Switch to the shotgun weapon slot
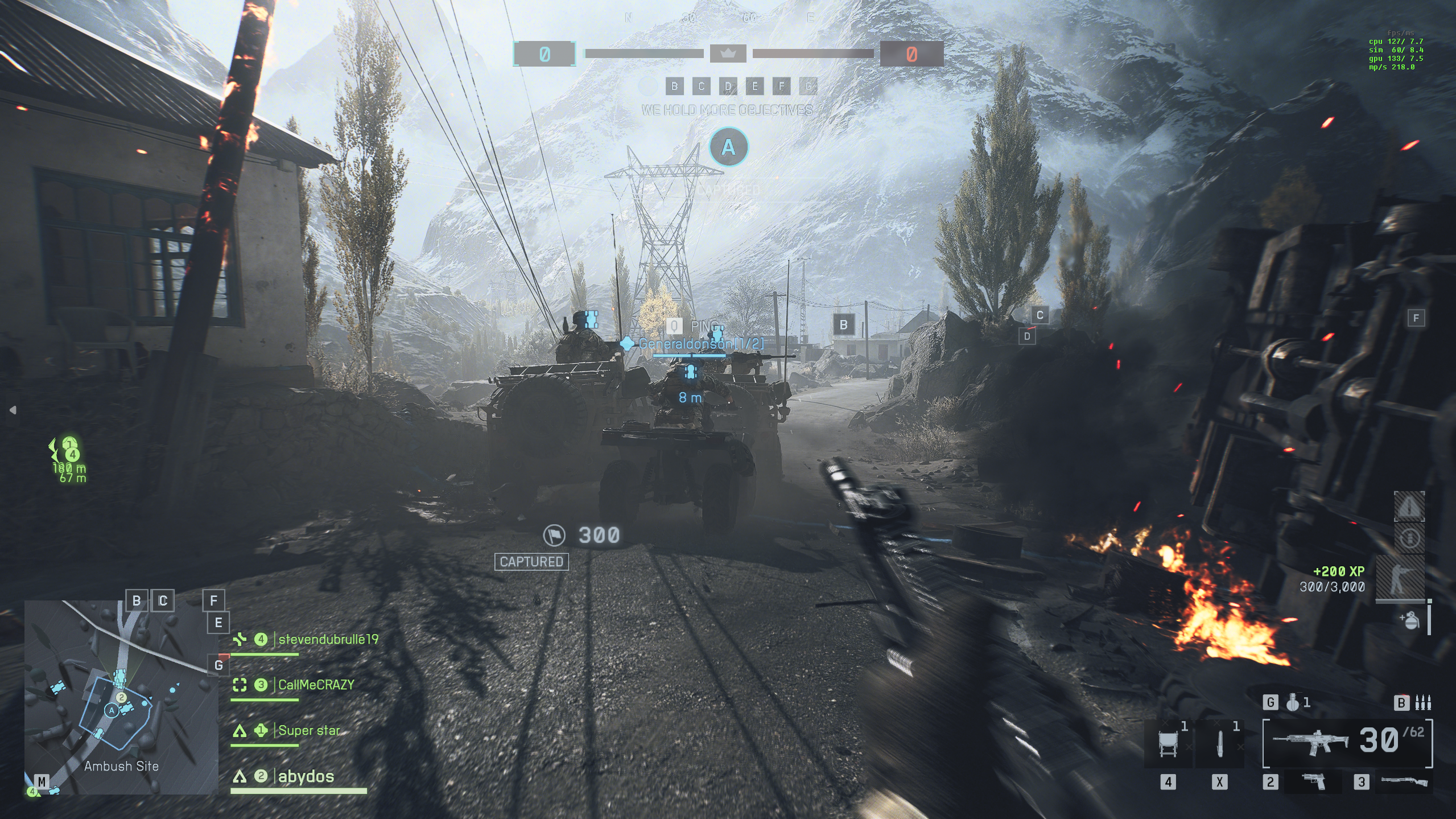This screenshot has width=1456, height=819. click(1405, 782)
